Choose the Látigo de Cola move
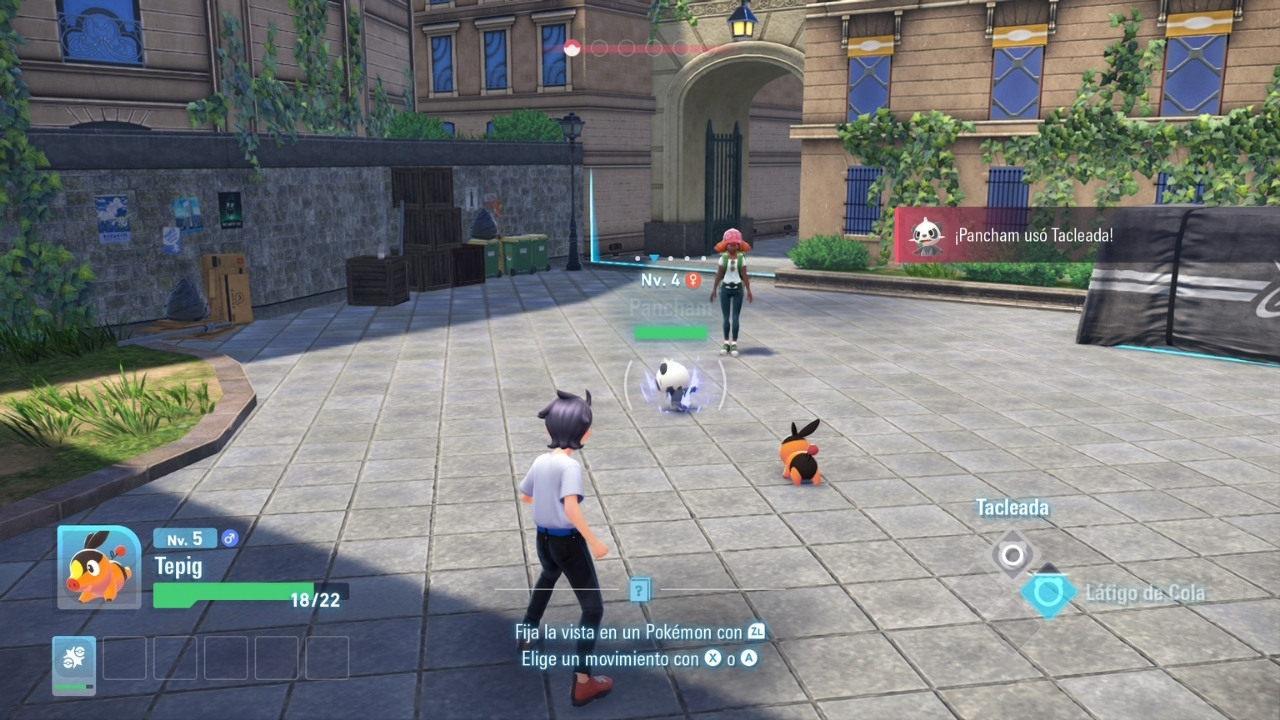1280x720 pixels. (x=1048, y=593)
